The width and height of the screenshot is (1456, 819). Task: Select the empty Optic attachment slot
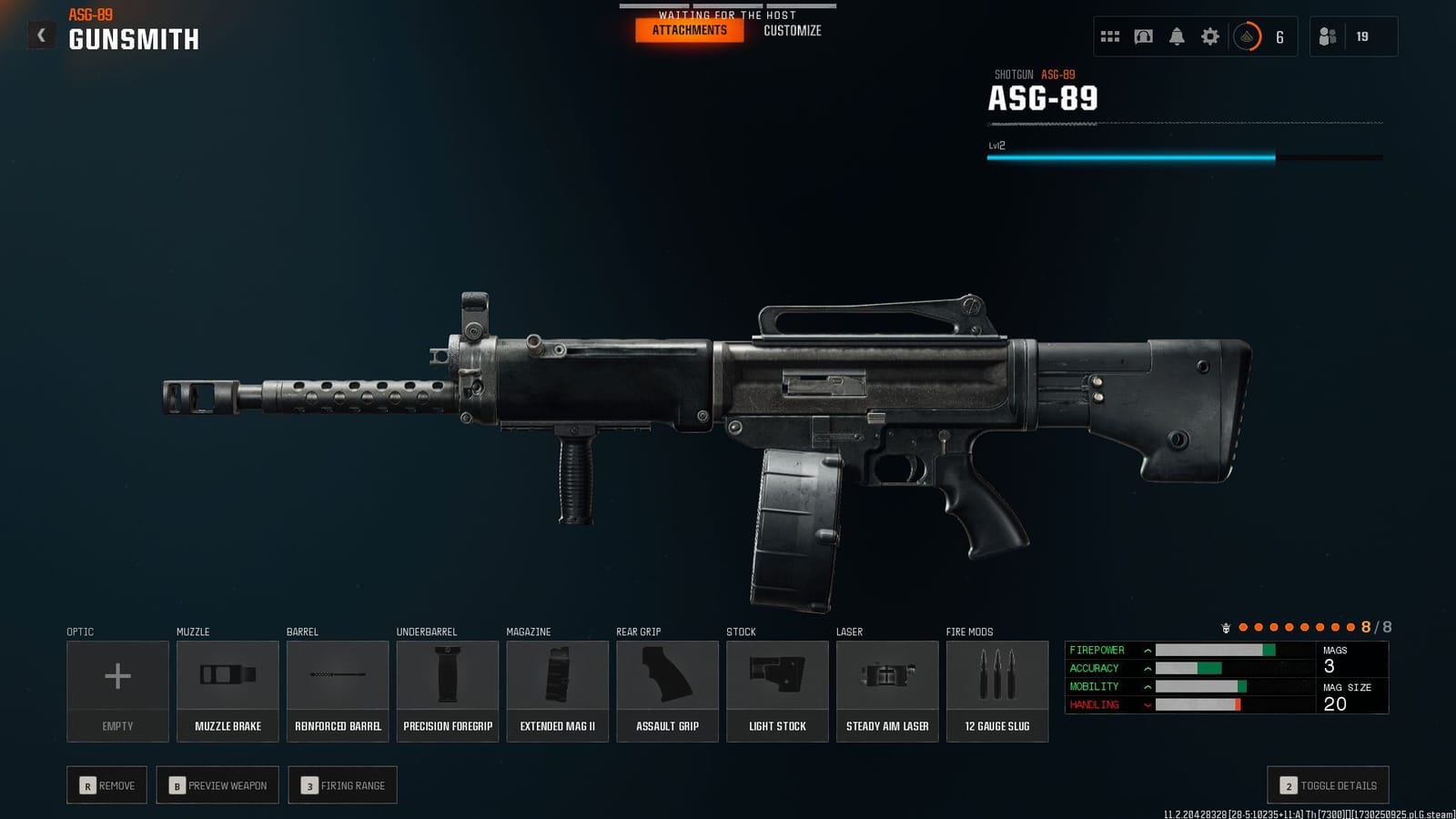(x=116, y=689)
